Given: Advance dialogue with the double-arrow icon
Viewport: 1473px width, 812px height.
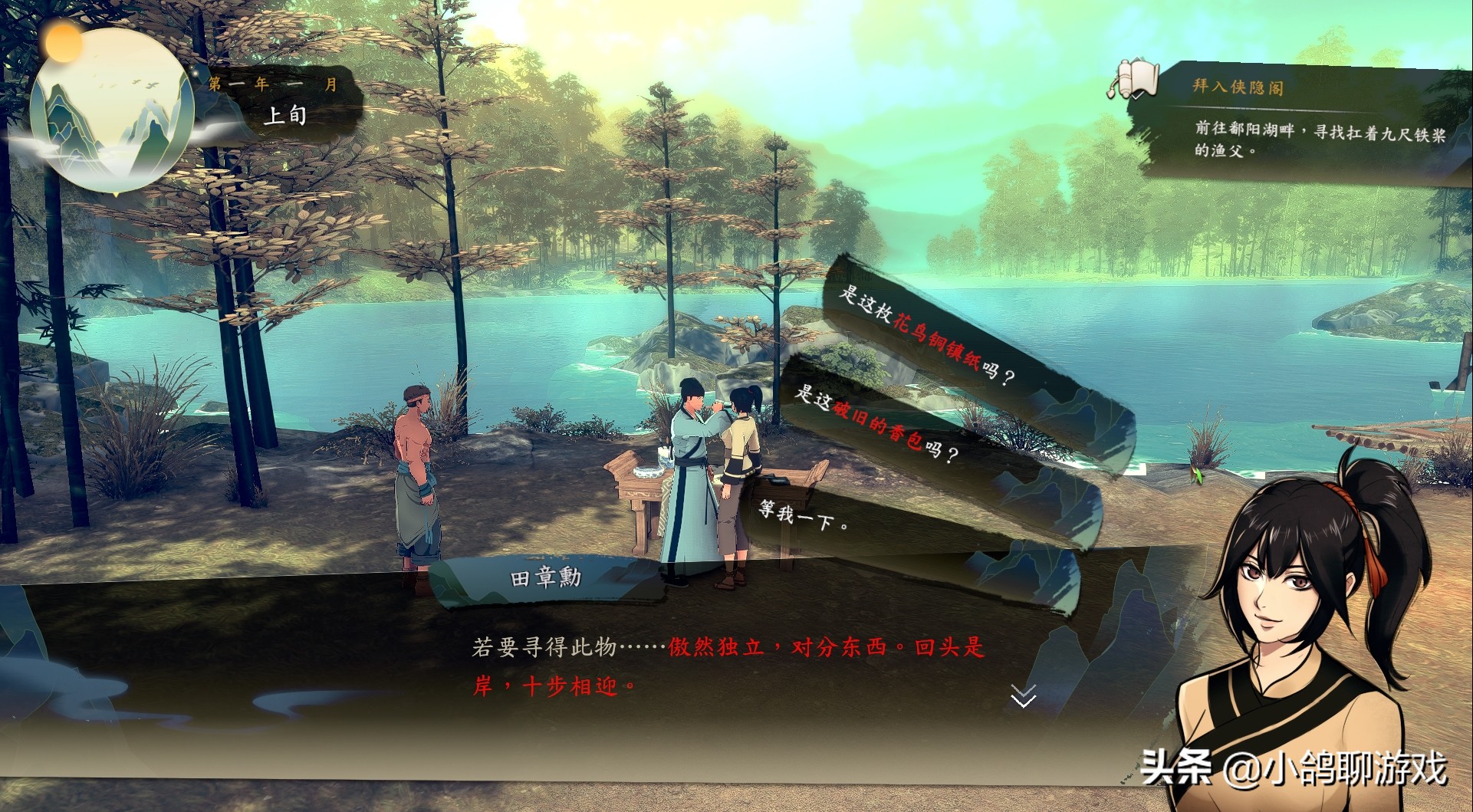Looking at the screenshot, I should pos(1023,695).
